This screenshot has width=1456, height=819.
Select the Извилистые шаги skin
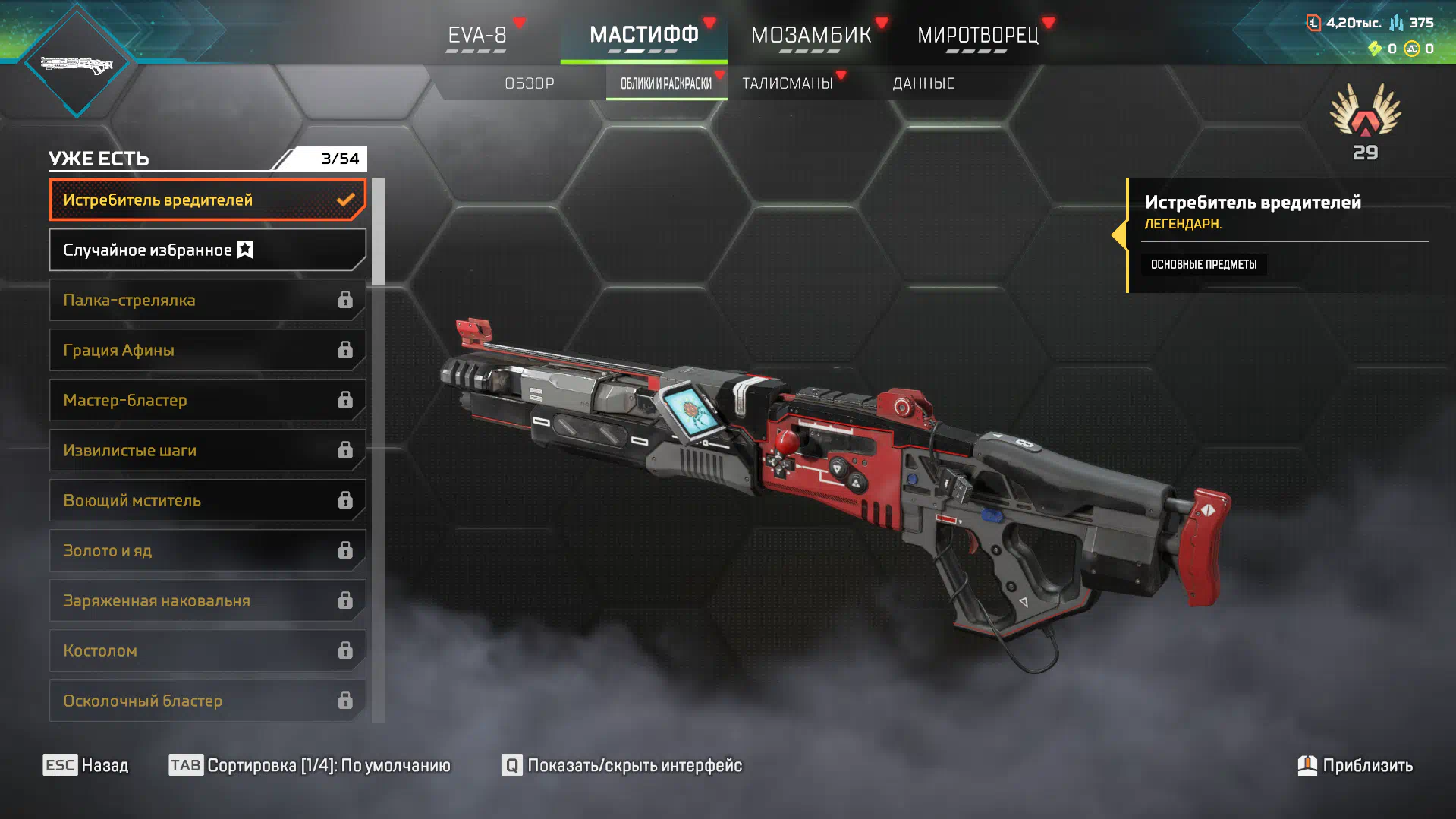(206, 450)
